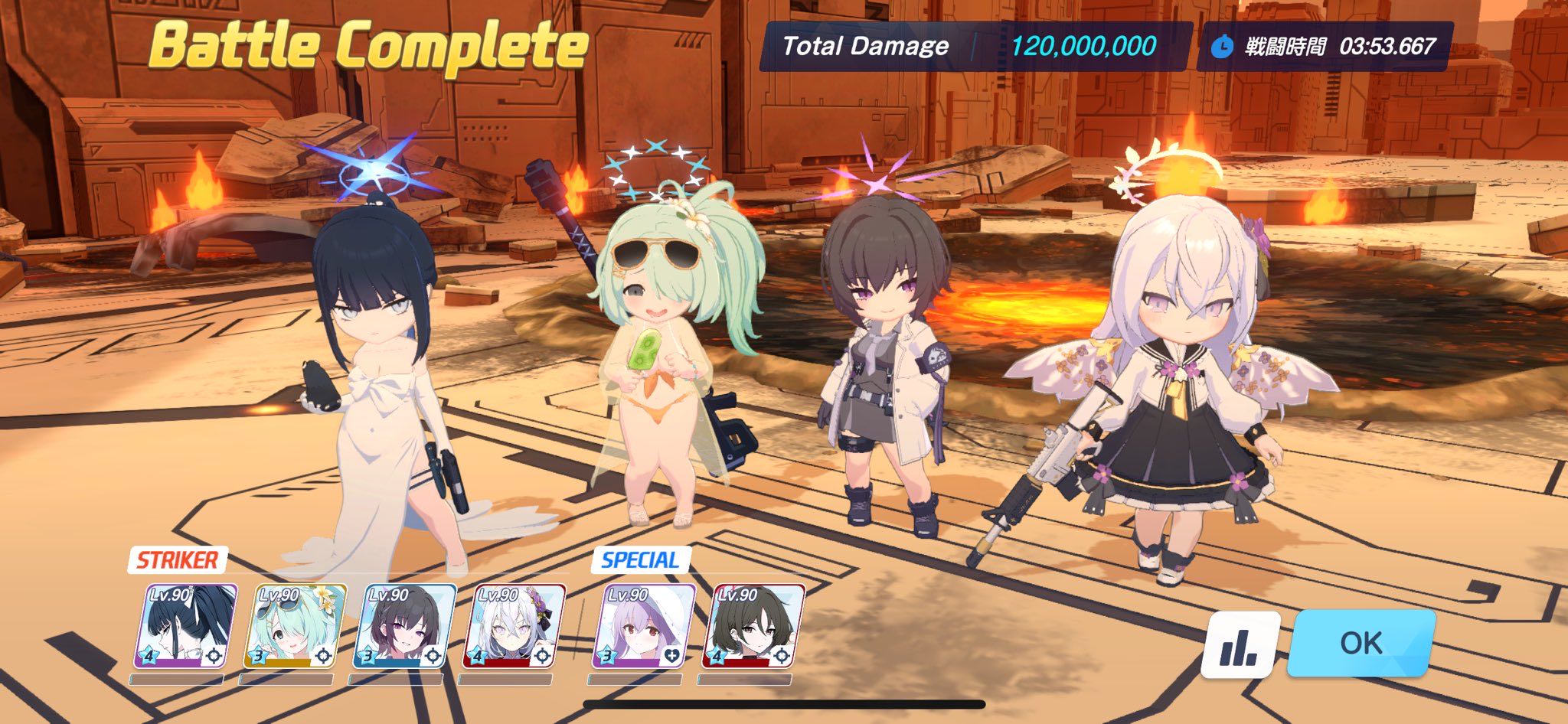Choose the short dark-haired striker portrait

pyautogui.click(x=405, y=625)
